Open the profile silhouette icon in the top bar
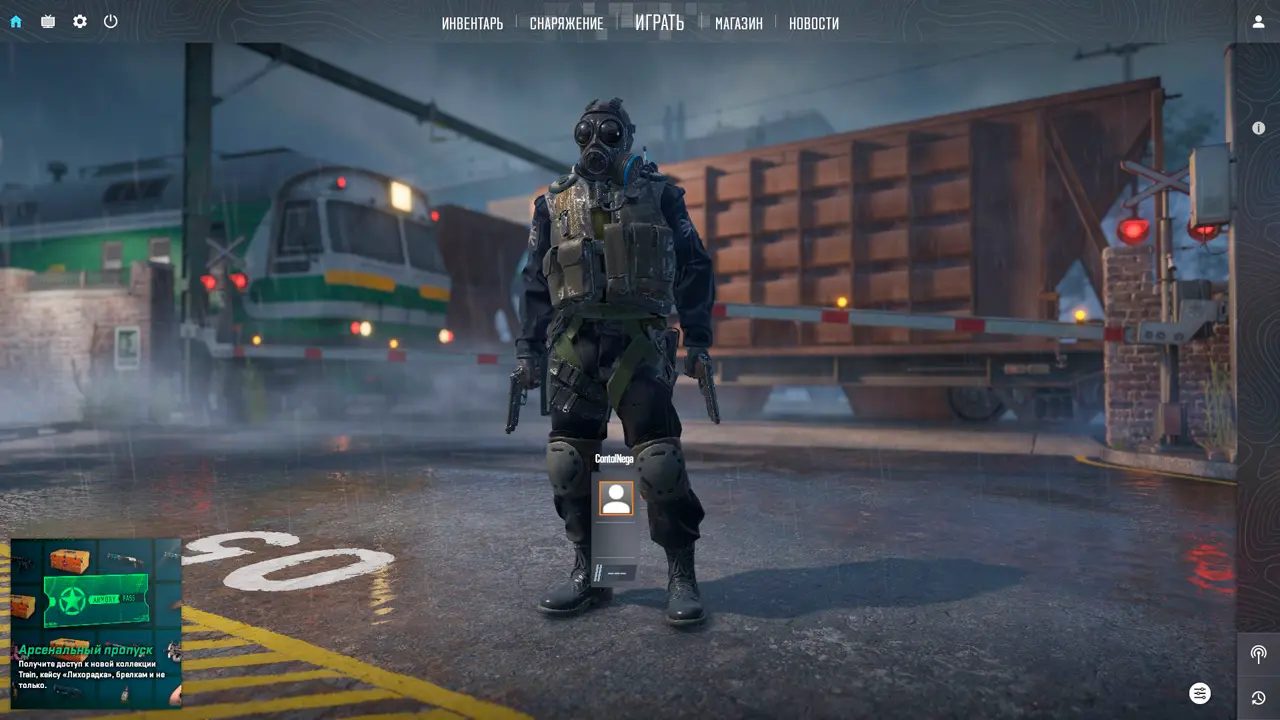Image resolution: width=1280 pixels, height=720 pixels. [x=1258, y=22]
